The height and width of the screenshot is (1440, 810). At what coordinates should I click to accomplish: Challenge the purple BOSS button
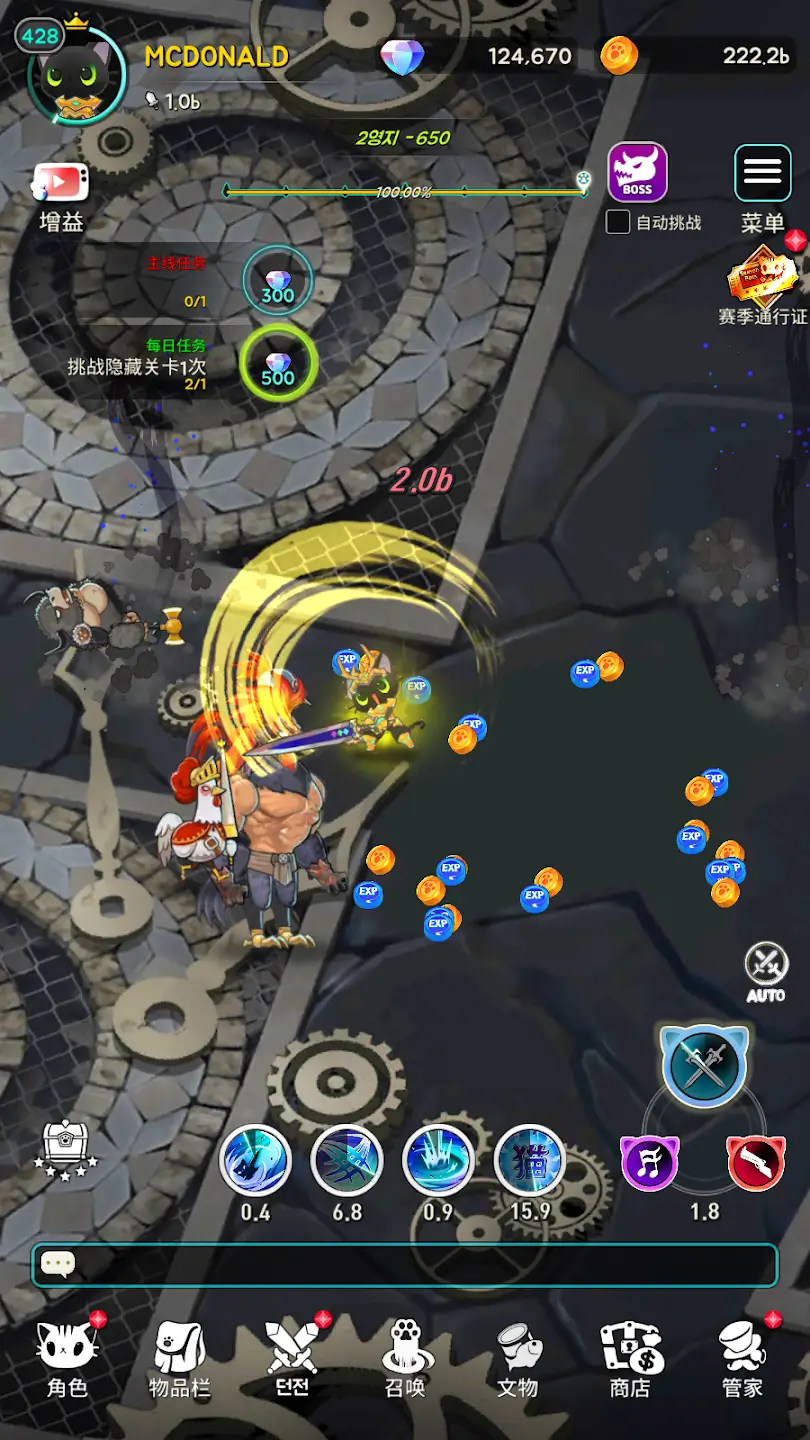pos(637,172)
